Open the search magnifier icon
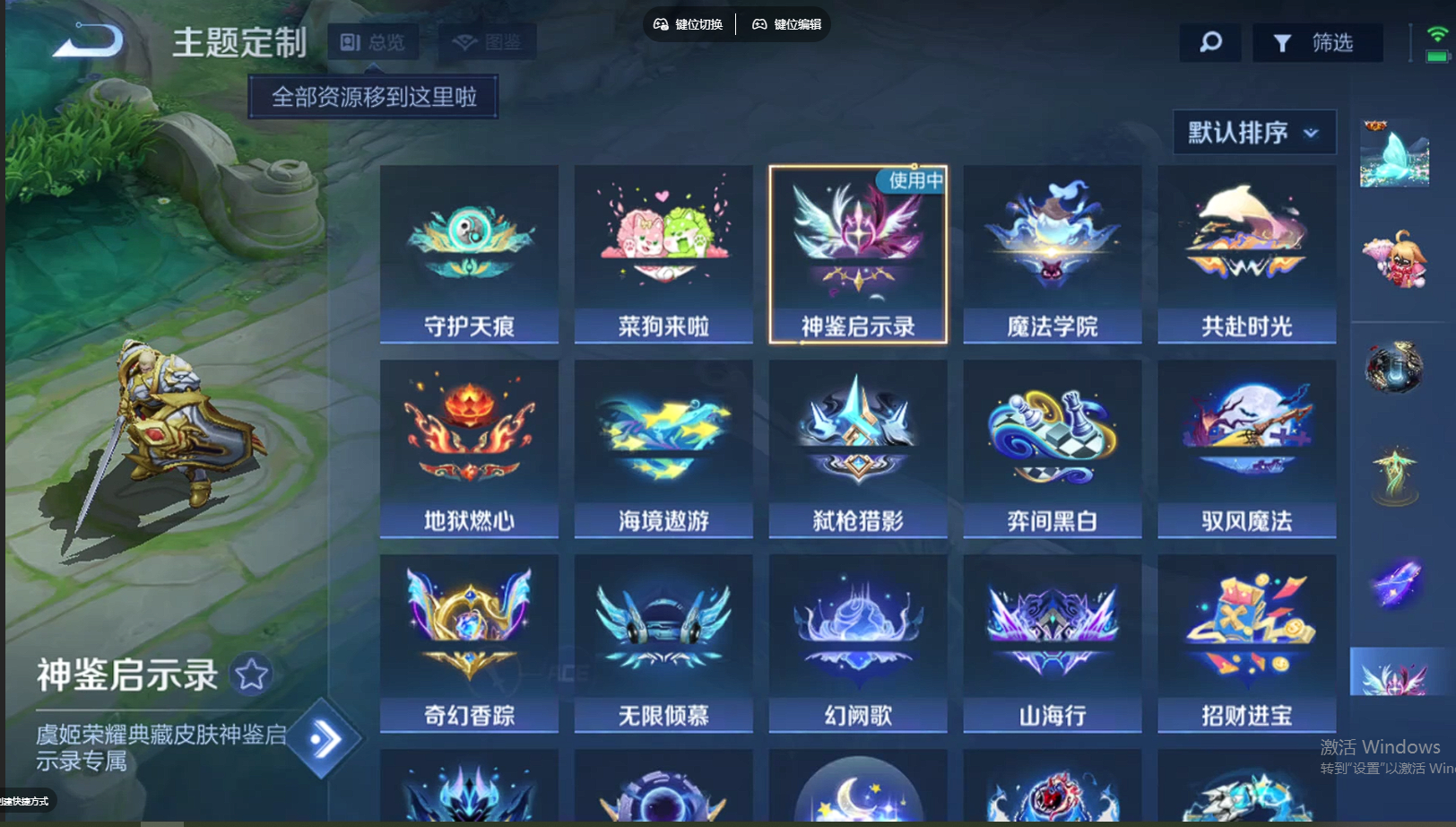 tap(1210, 41)
